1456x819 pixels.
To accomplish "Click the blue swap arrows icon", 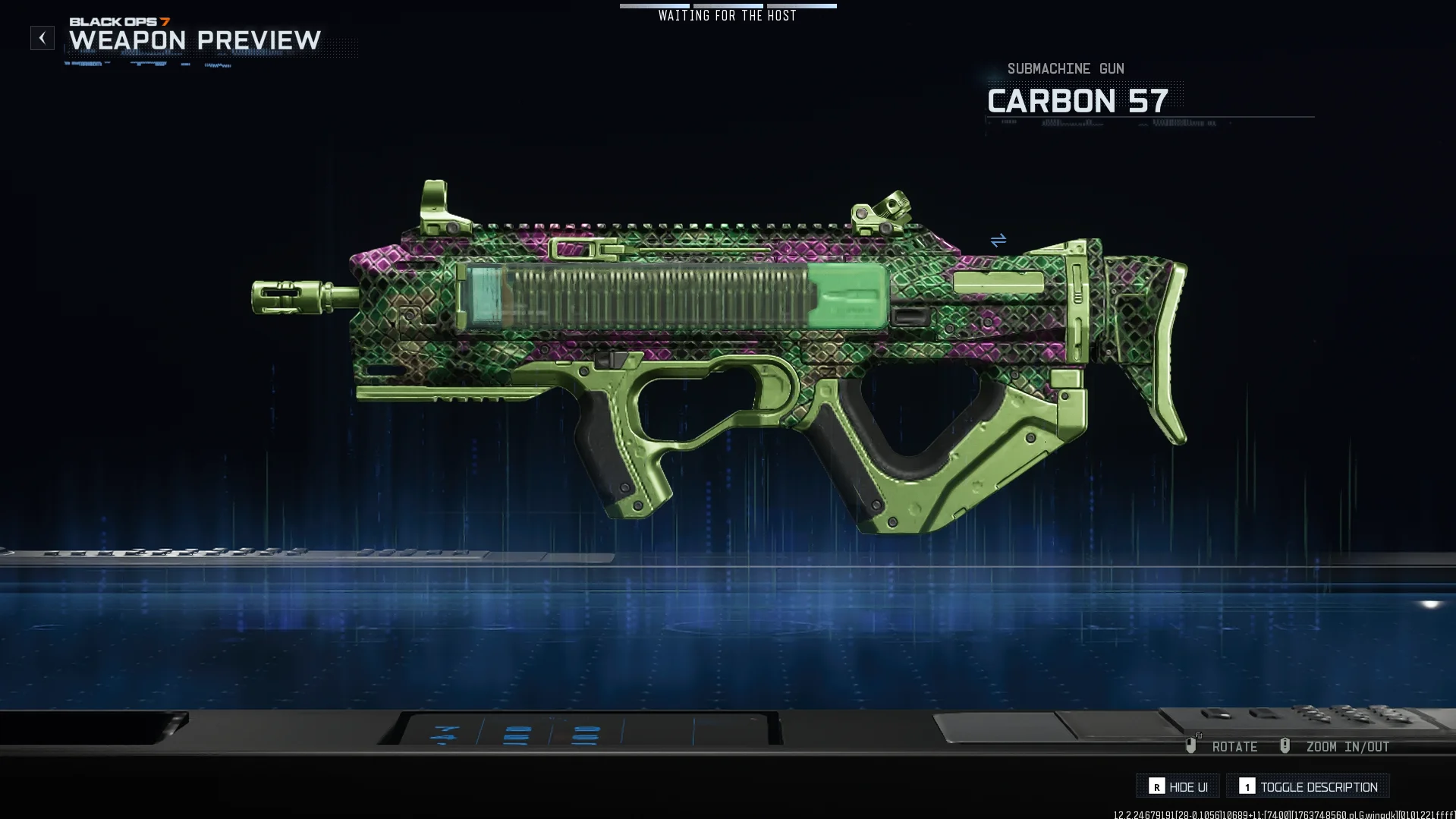I will pos(998,241).
